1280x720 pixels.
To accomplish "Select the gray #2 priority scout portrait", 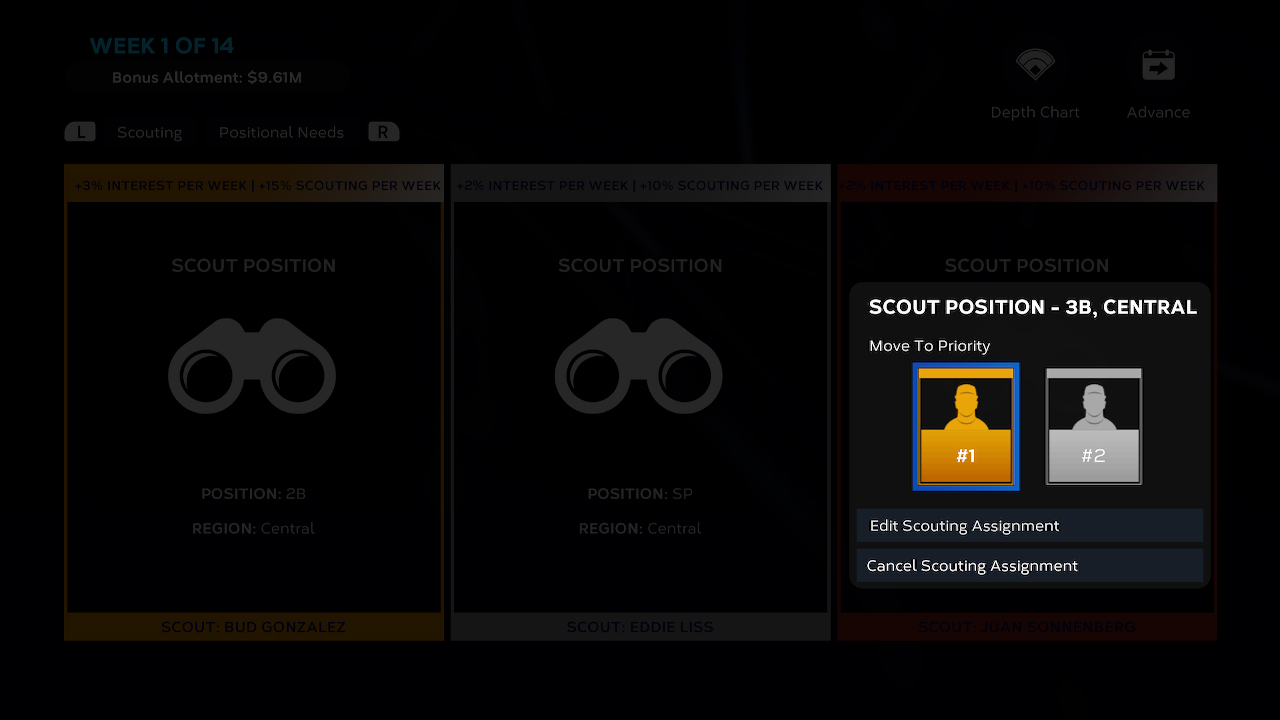I will (1093, 426).
